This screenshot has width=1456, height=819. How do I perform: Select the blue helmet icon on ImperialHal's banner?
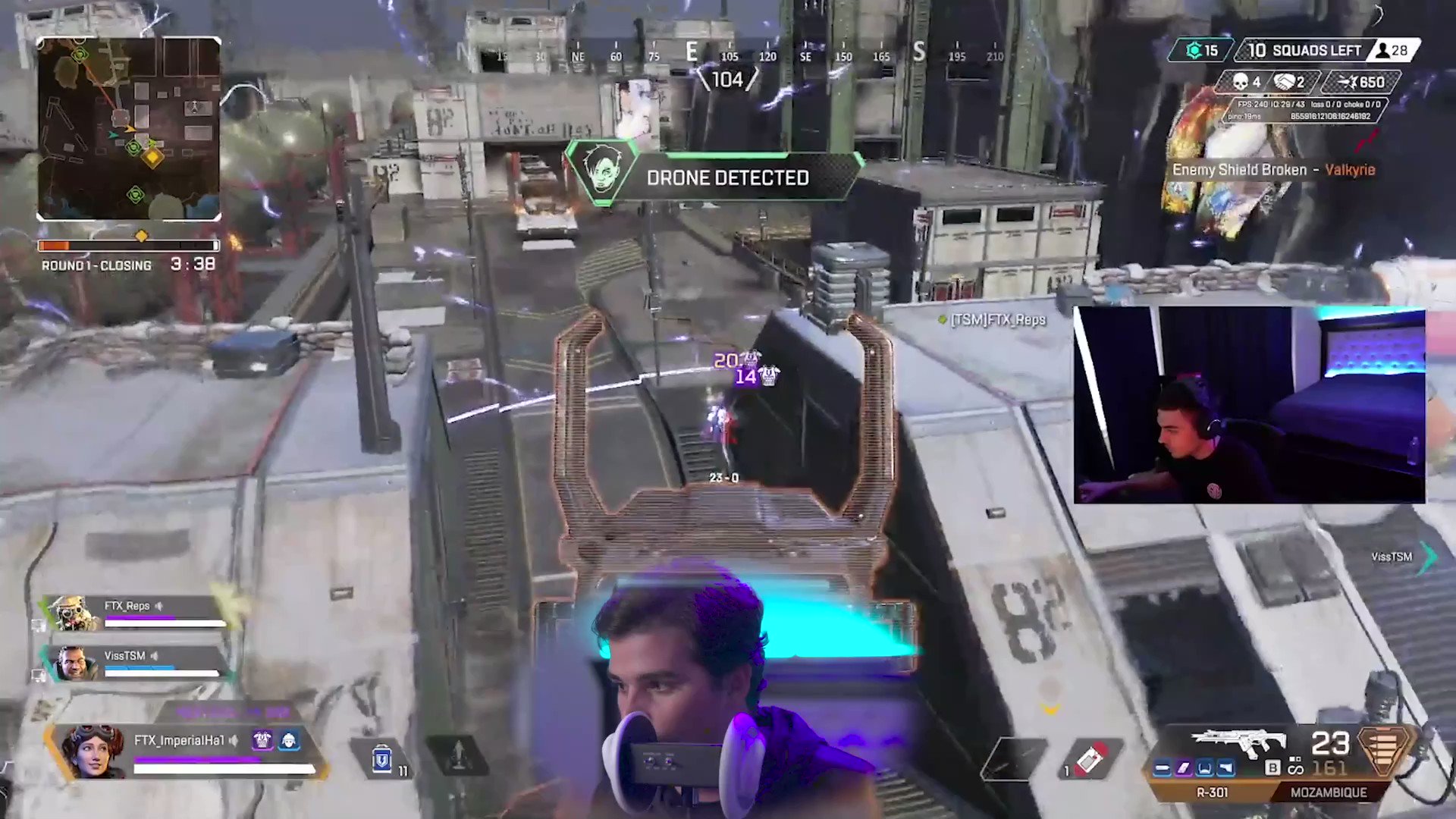[290, 739]
